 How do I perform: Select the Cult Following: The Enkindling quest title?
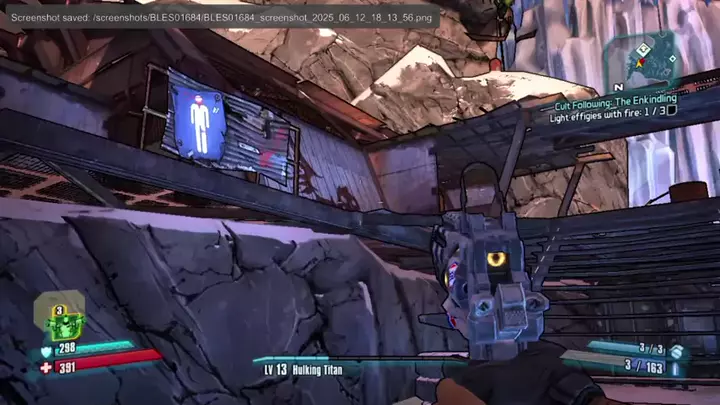click(x=616, y=100)
